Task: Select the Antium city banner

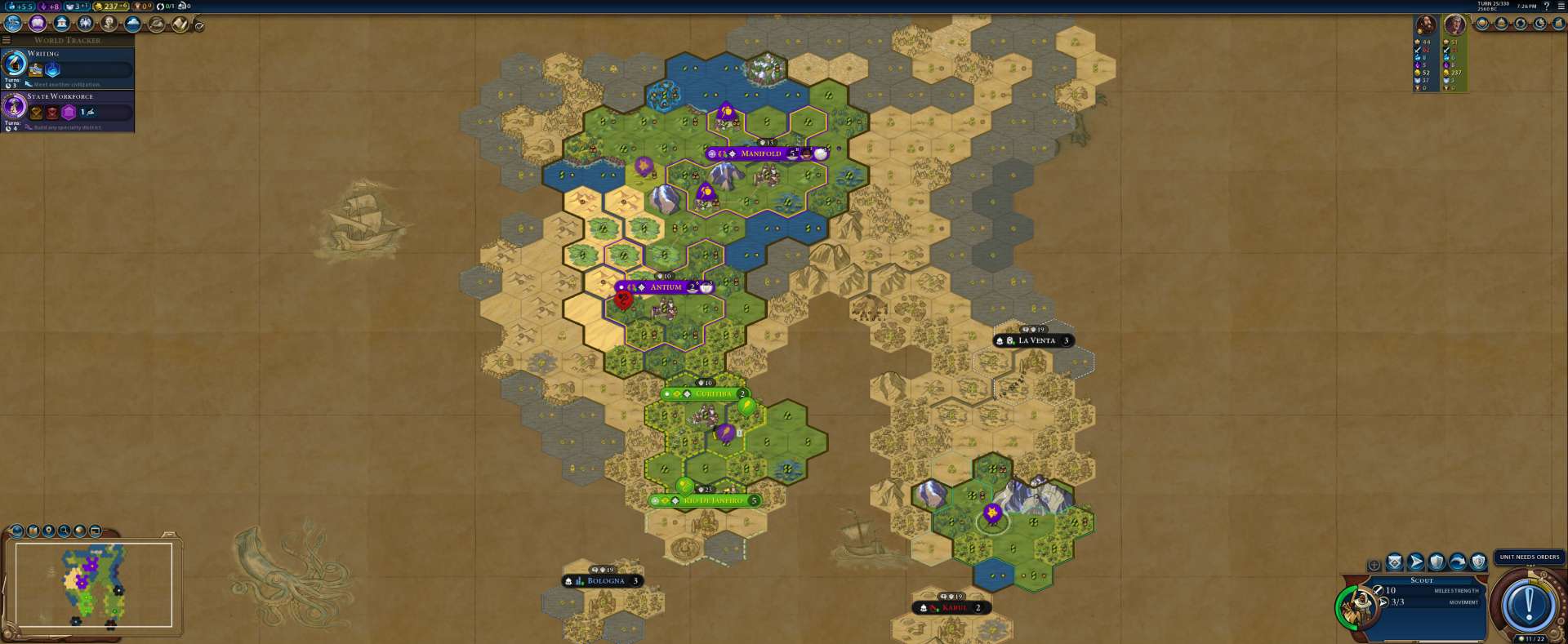Action: pyautogui.click(x=666, y=287)
